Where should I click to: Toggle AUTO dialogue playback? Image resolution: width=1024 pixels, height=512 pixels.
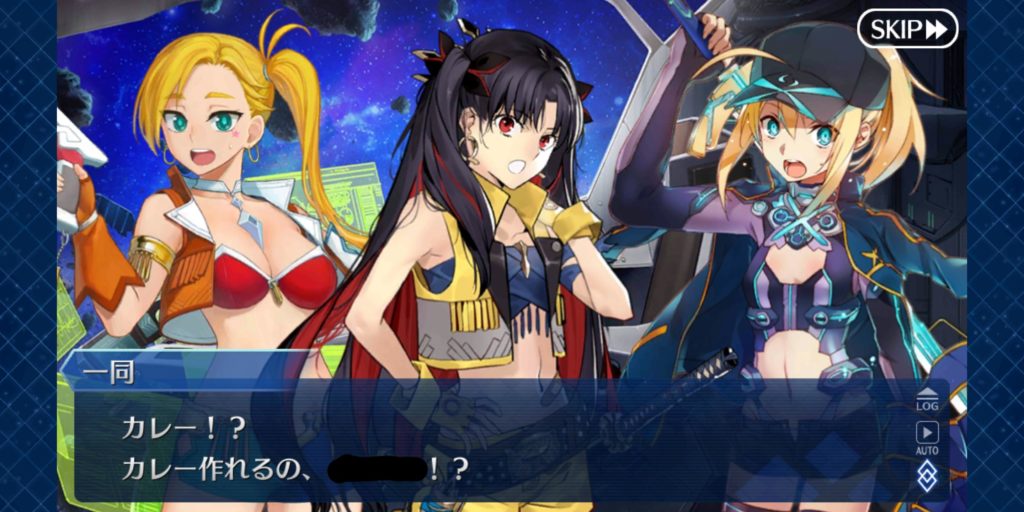[927, 436]
